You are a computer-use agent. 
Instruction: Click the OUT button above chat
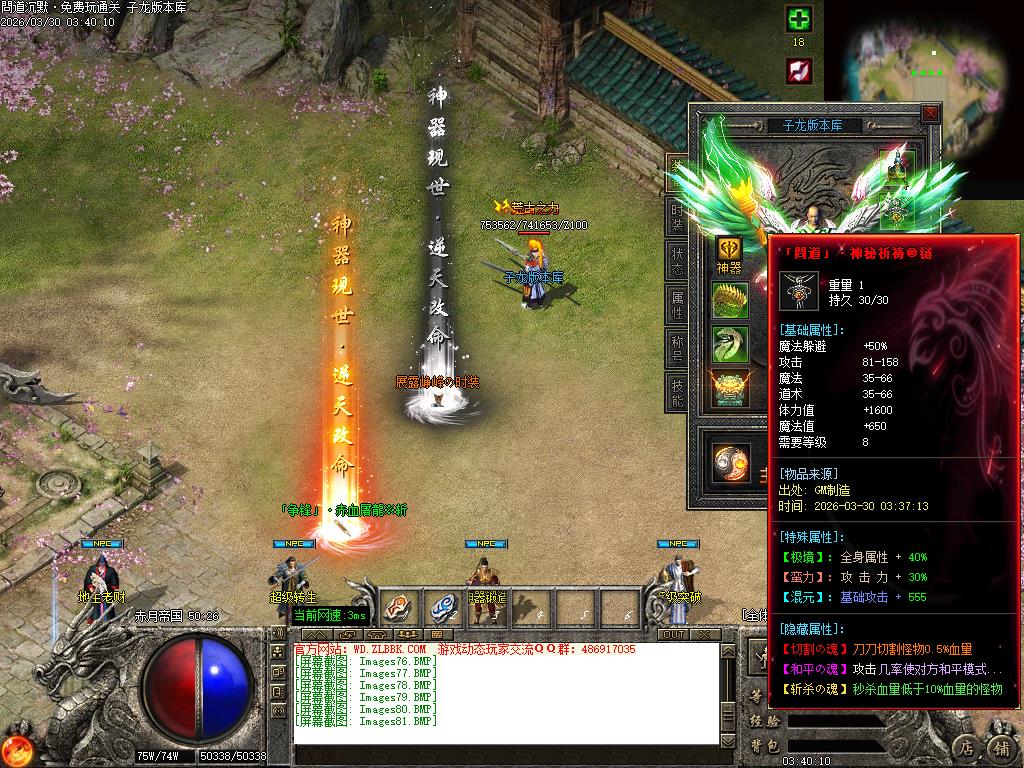[674, 634]
